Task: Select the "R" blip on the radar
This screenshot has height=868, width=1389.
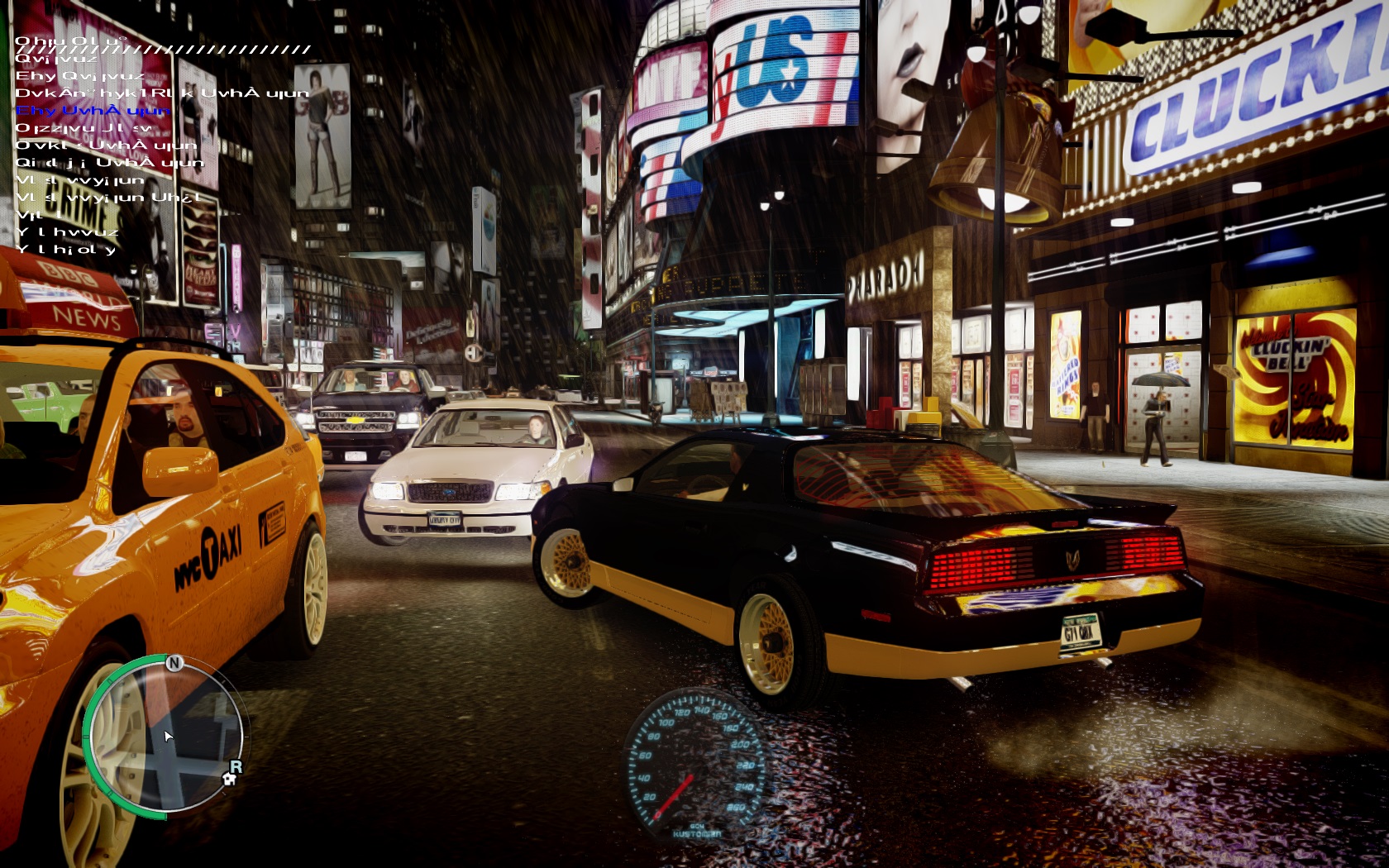Action: click(x=236, y=765)
